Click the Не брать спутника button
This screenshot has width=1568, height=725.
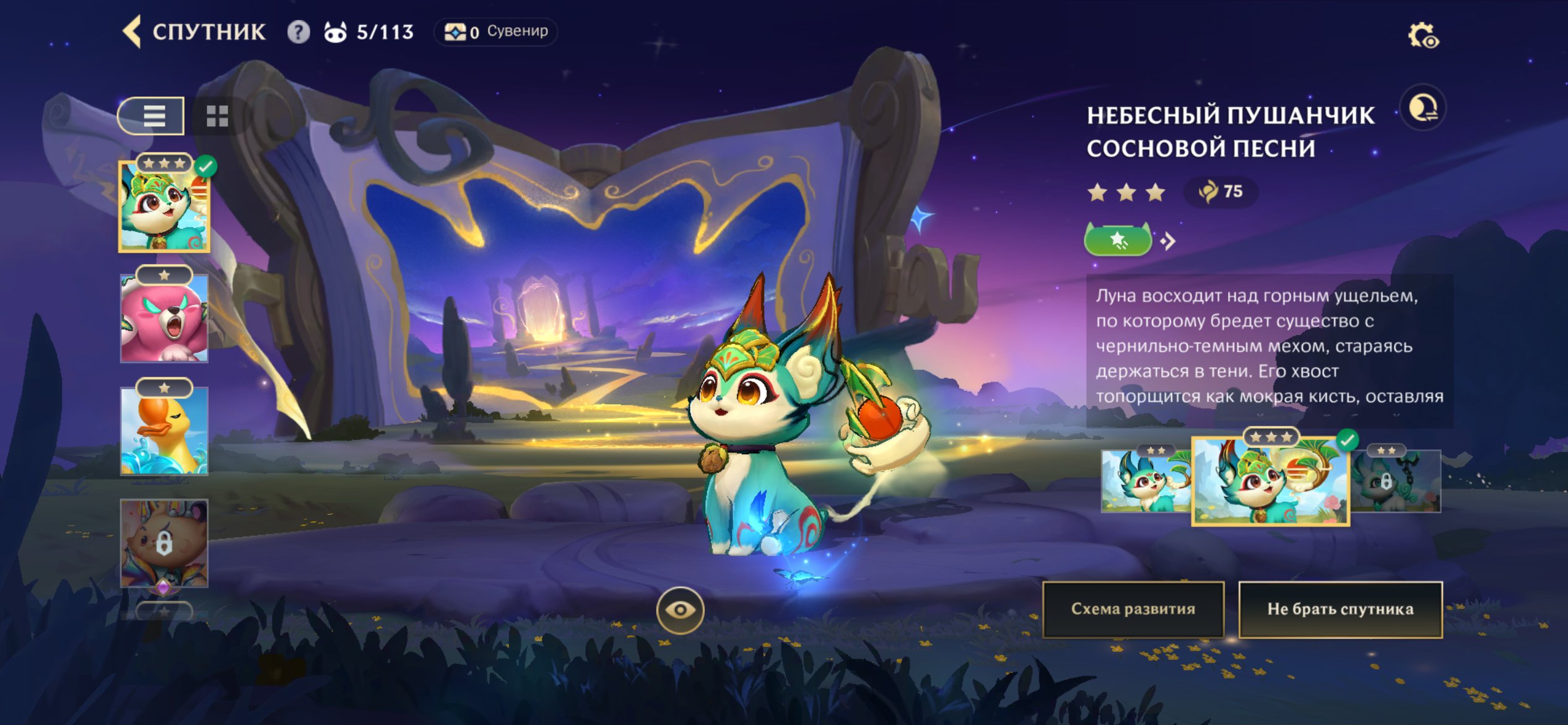[1340, 609]
